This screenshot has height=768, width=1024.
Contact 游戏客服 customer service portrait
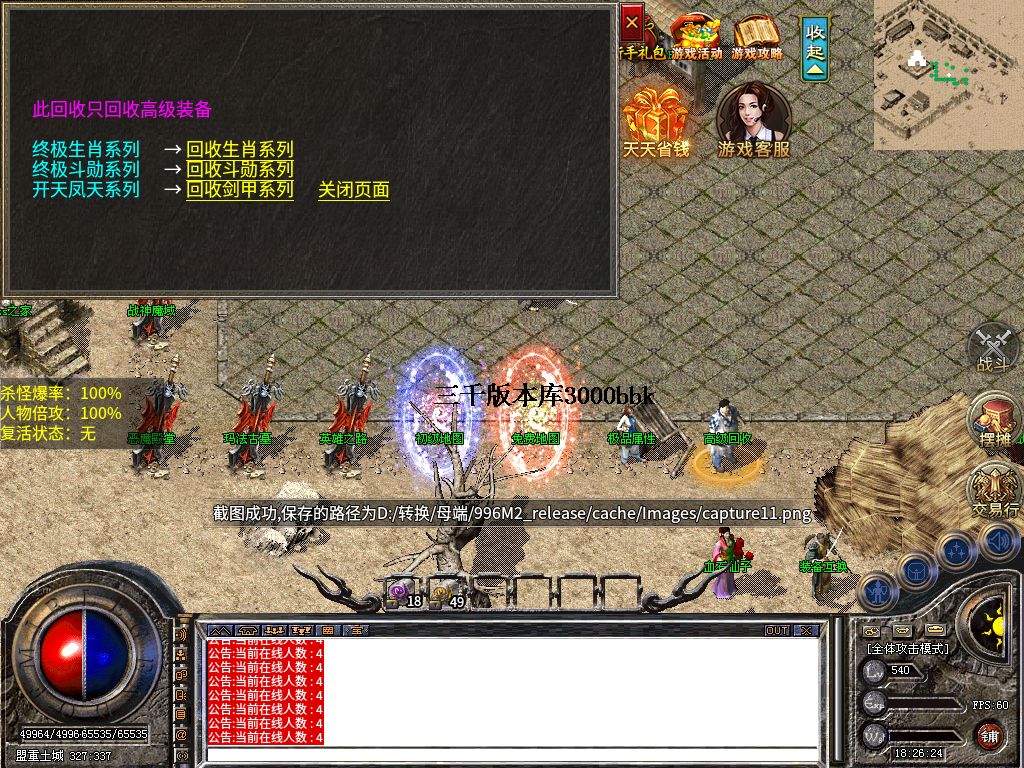pos(753,120)
